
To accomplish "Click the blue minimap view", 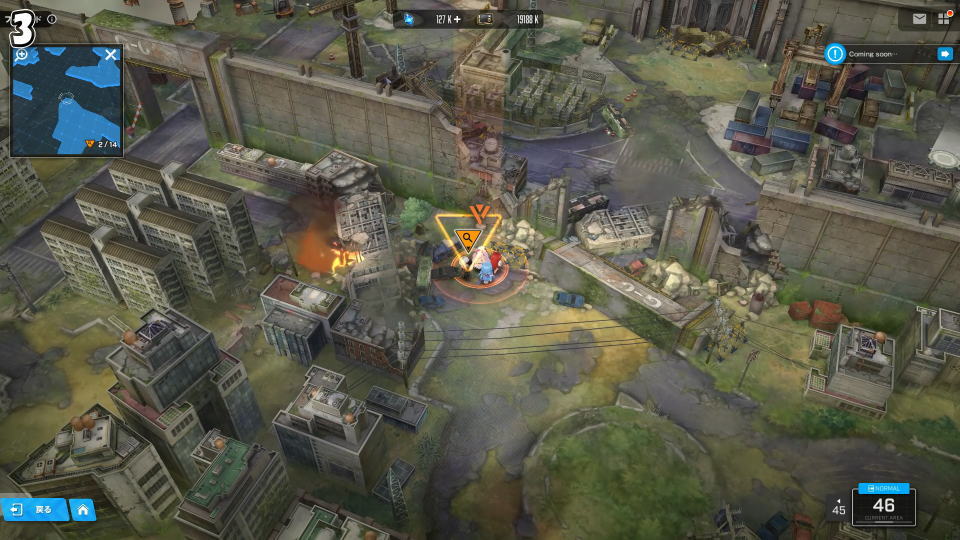I will (66, 110).
